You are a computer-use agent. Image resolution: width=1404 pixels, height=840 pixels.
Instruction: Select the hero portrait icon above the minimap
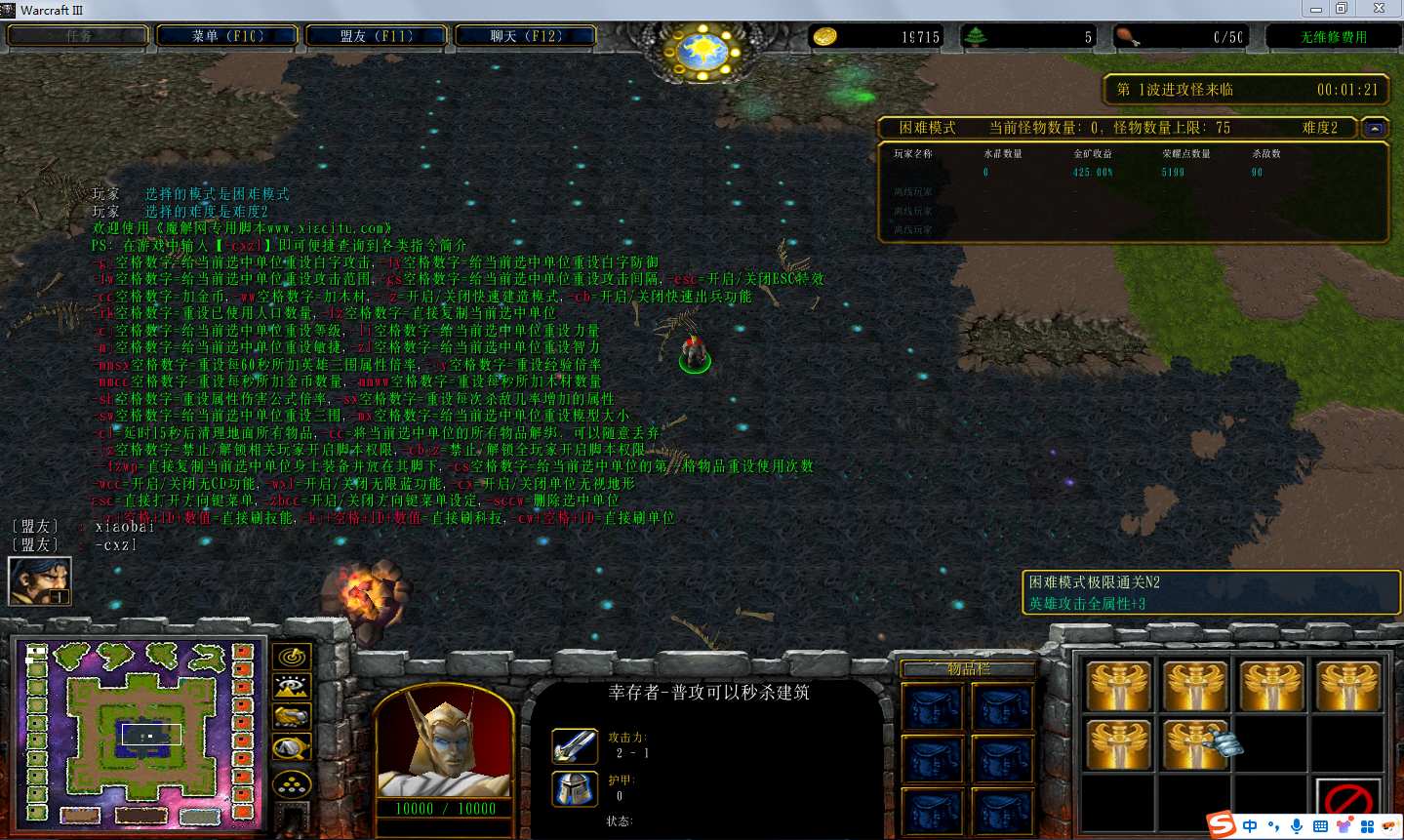pos(39,580)
